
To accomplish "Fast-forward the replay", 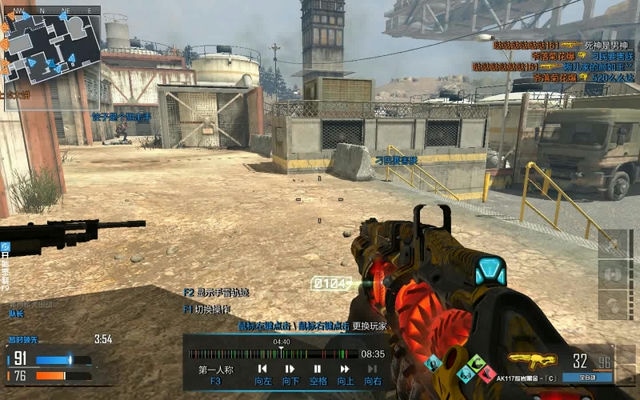I will point(345,369).
